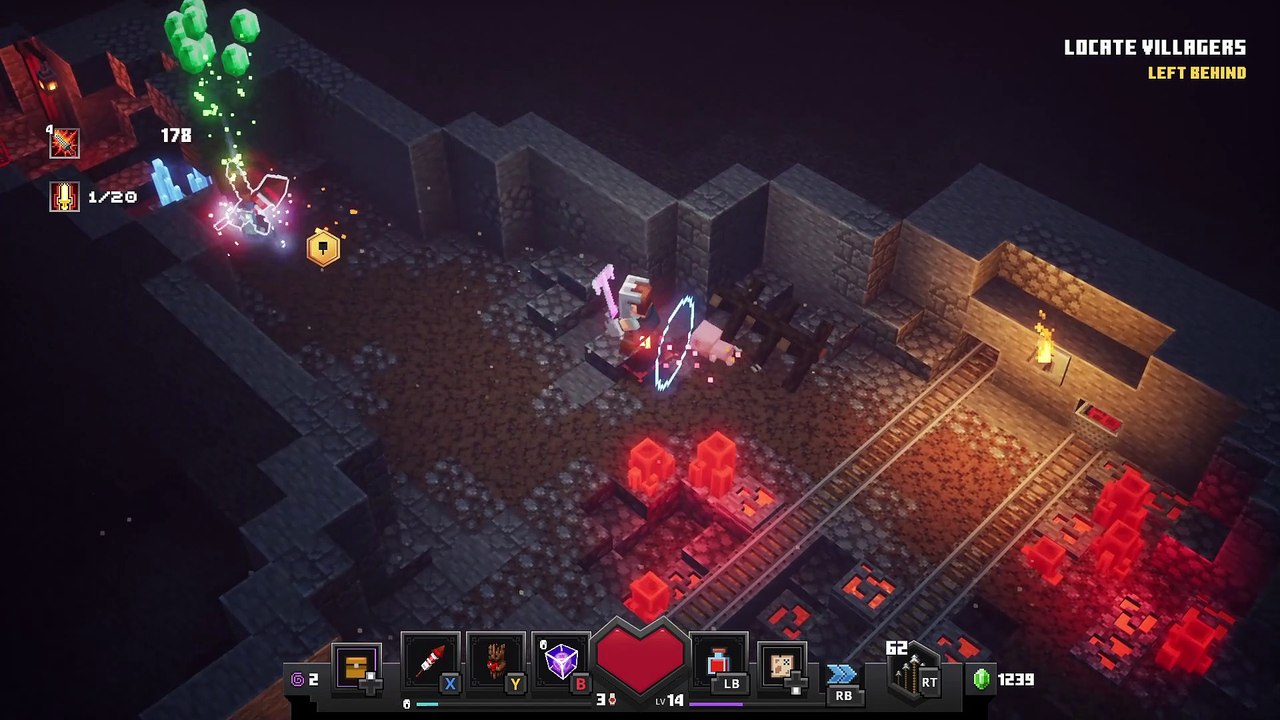The width and height of the screenshot is (1280, 720).
Task: Click the flaming sword status effect icon
Action: pyautogui.click(x=65, y=143)
